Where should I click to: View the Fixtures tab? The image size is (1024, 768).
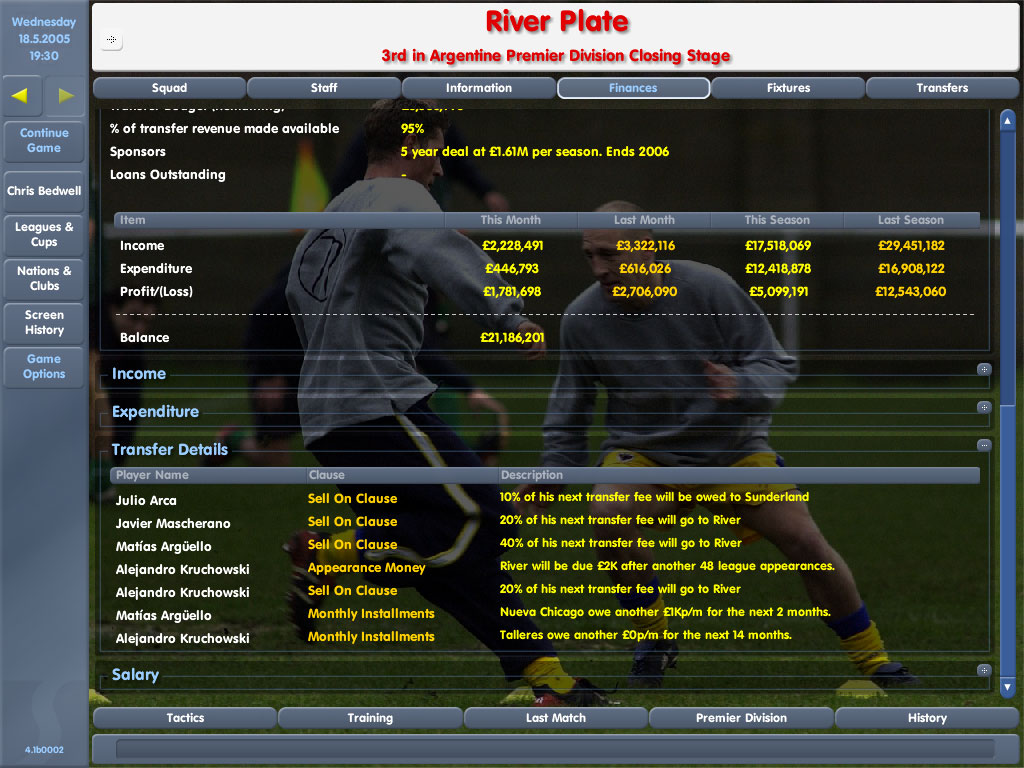click(x=788, y=88)
